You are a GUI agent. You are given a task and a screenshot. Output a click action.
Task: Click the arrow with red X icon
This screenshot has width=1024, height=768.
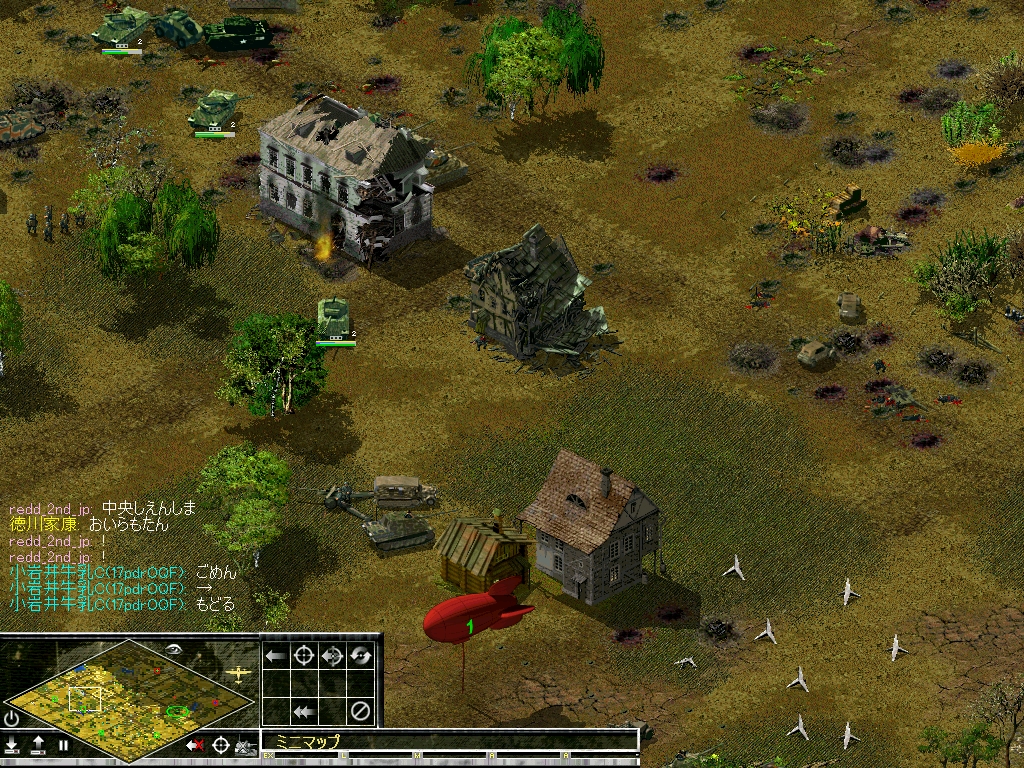(195, 745)
